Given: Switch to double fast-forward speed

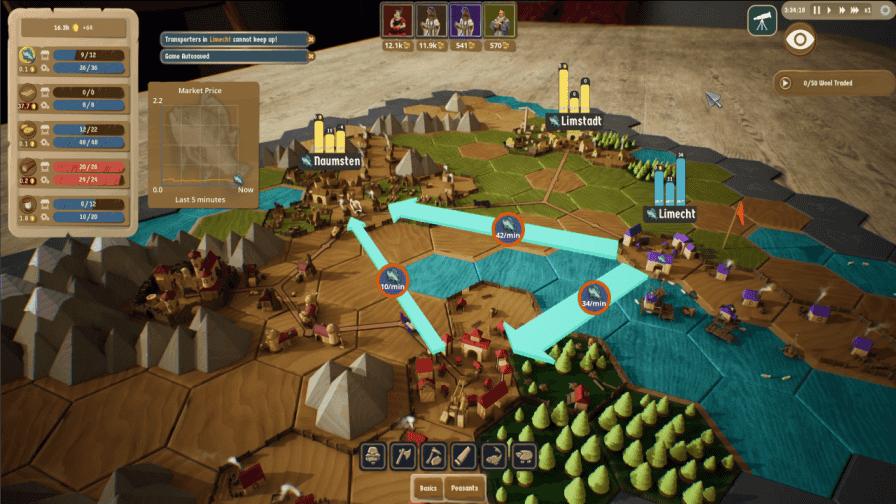Looking at the screenshot, I should [x=843, y=10].
